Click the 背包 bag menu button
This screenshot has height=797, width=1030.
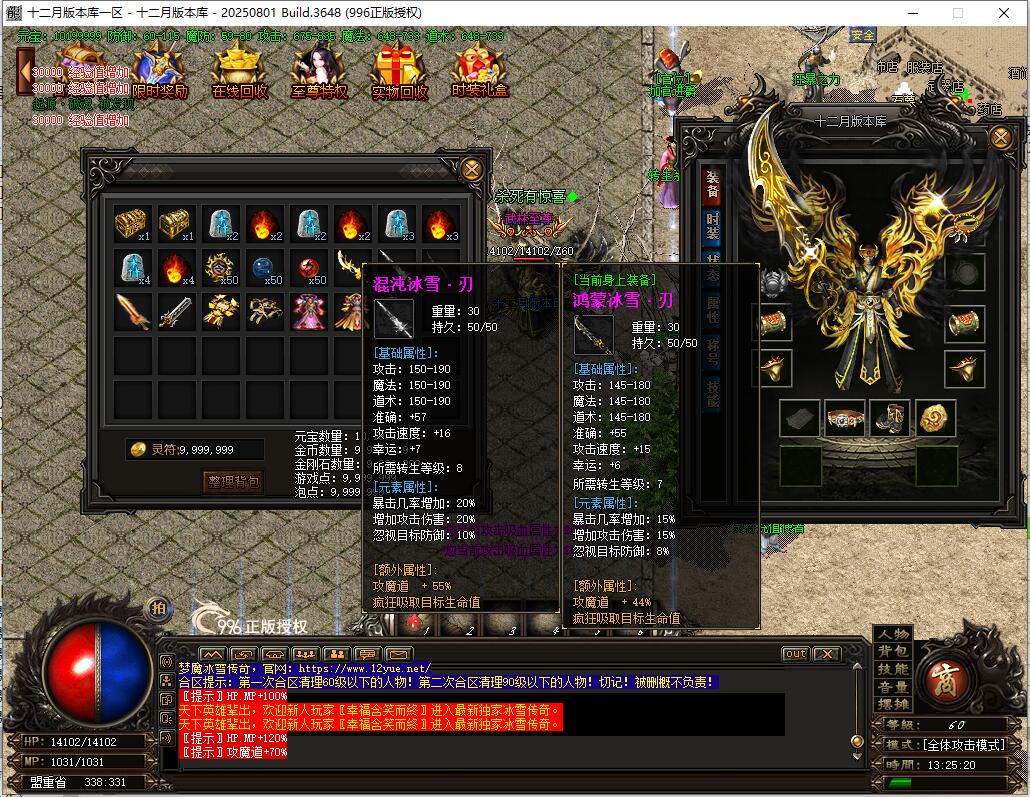(893, 652)
